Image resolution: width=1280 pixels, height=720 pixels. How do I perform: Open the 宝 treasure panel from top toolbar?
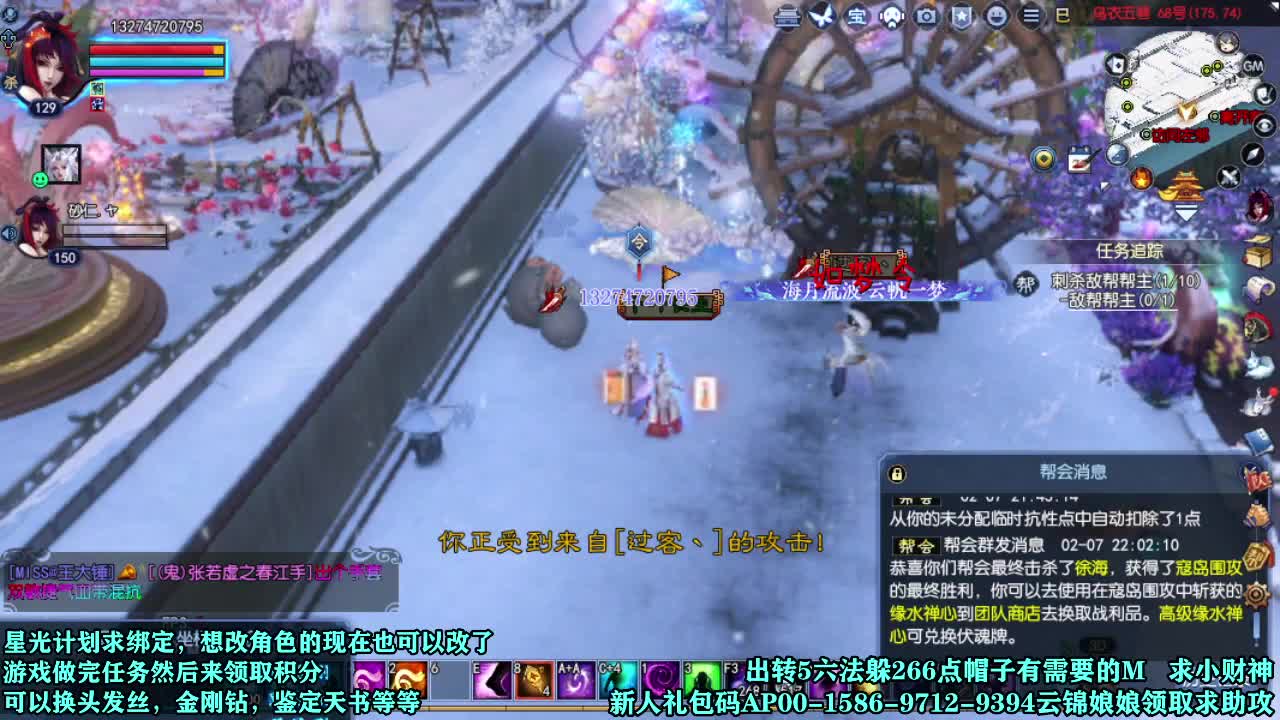(858, 17)
